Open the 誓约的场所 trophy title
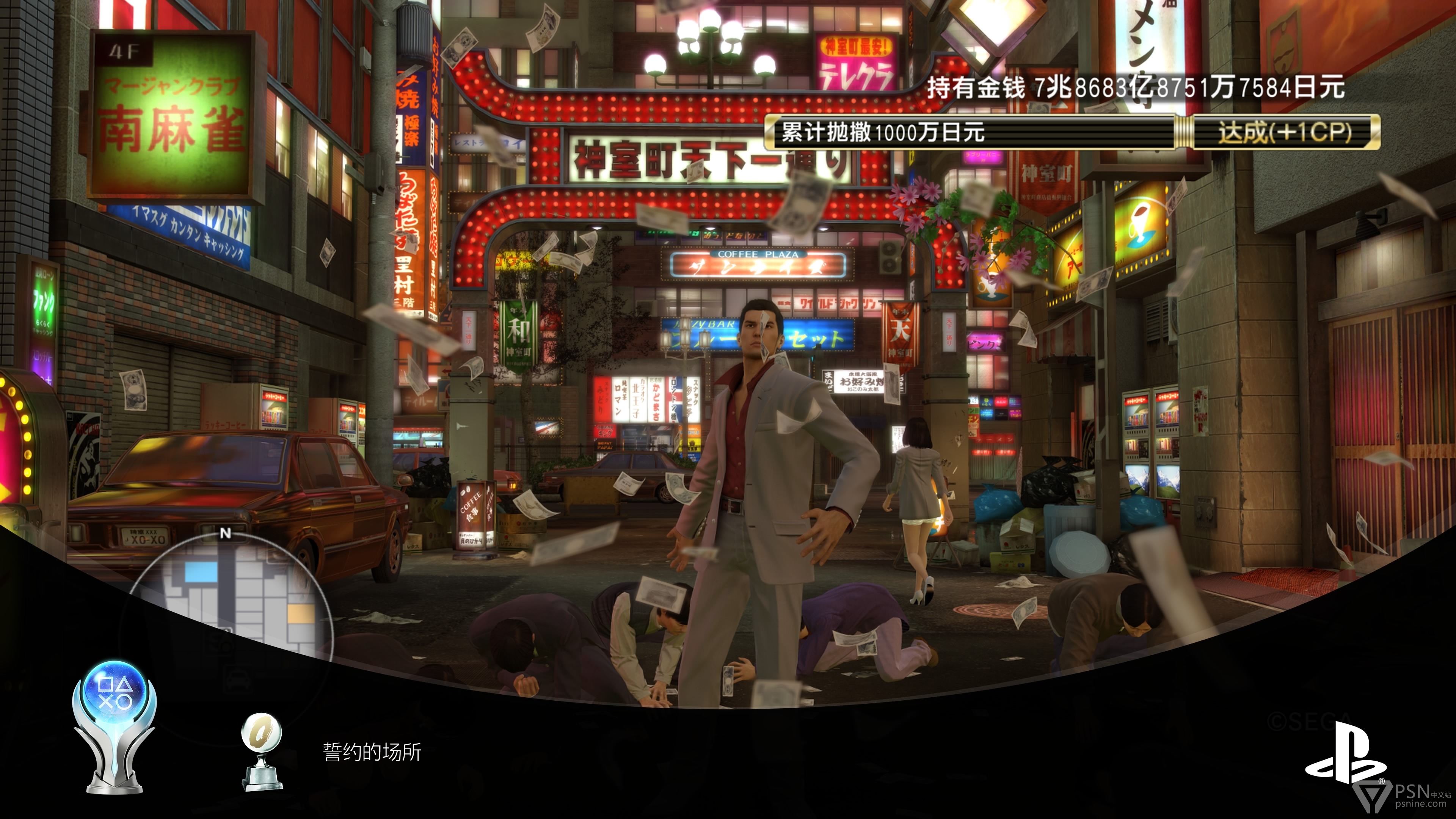The width and height of the screenshot is (1456, 819). 372,752
